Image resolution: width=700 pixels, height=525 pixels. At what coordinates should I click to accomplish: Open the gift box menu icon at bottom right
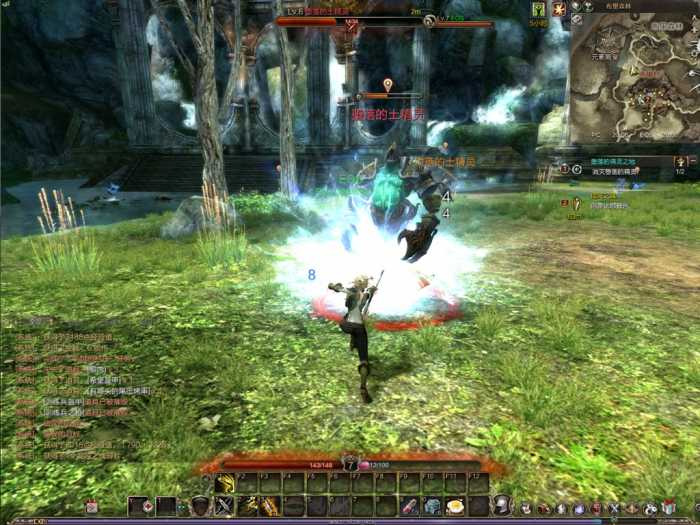tap(668, 508)
